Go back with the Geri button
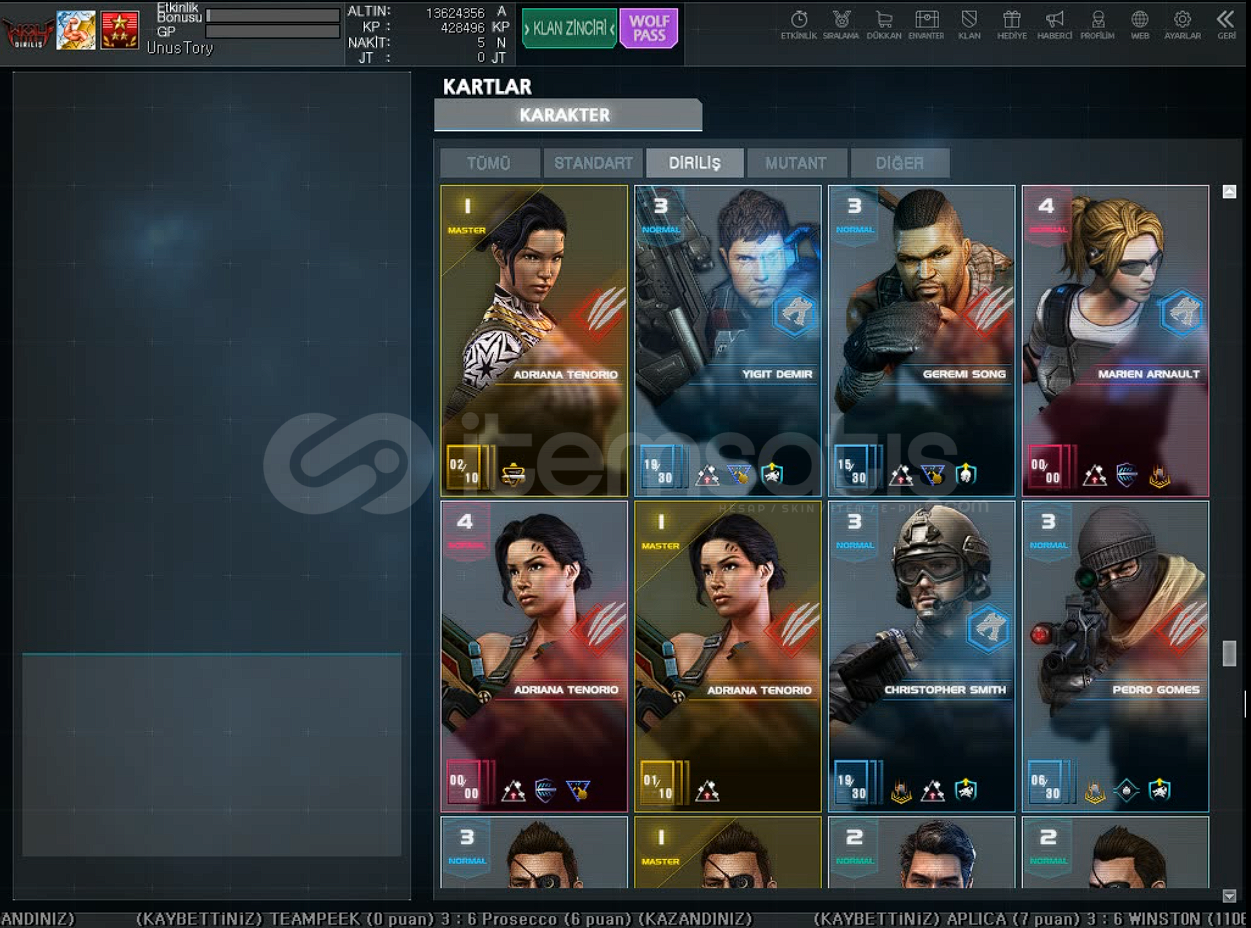The image size is (1251, 928). coord(1226,25)
